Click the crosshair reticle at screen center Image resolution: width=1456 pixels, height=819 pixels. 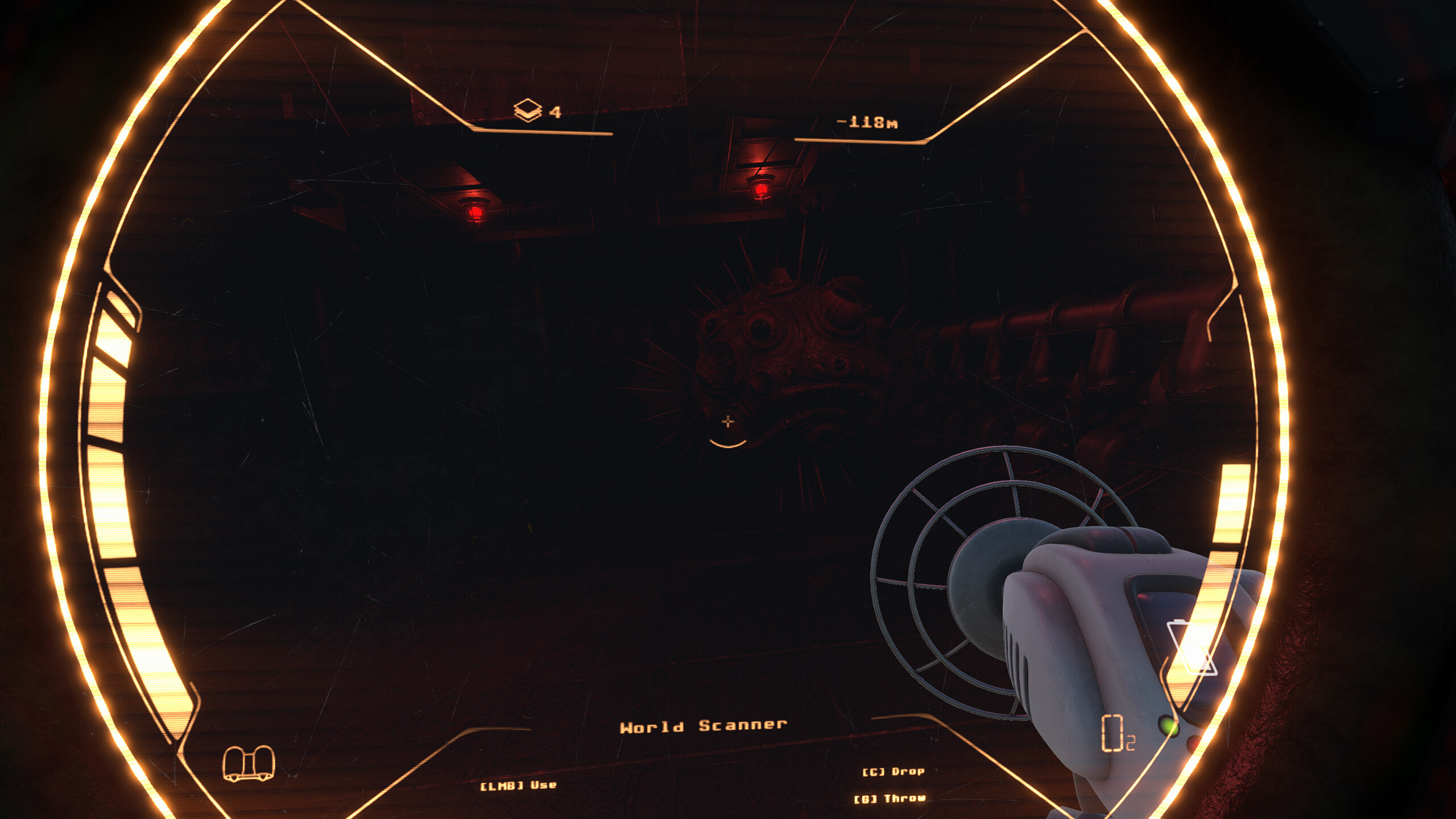(x=727, y=422)
